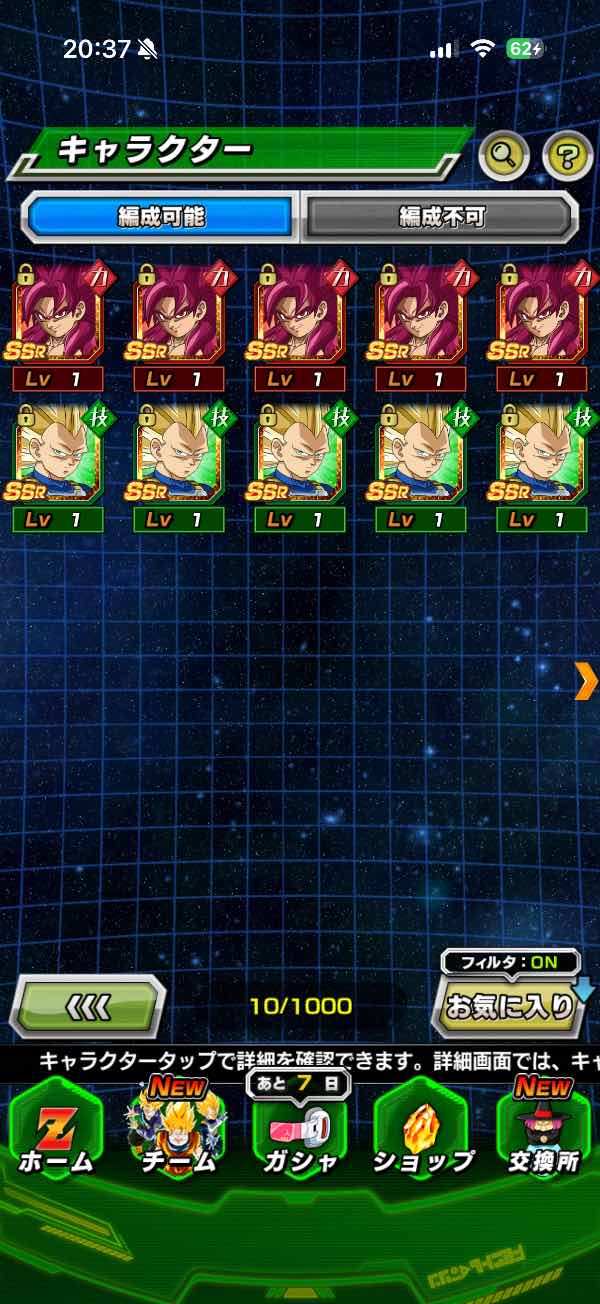
Task: Go to ホーム from the bottom menu
Action: pos(55,1135)
